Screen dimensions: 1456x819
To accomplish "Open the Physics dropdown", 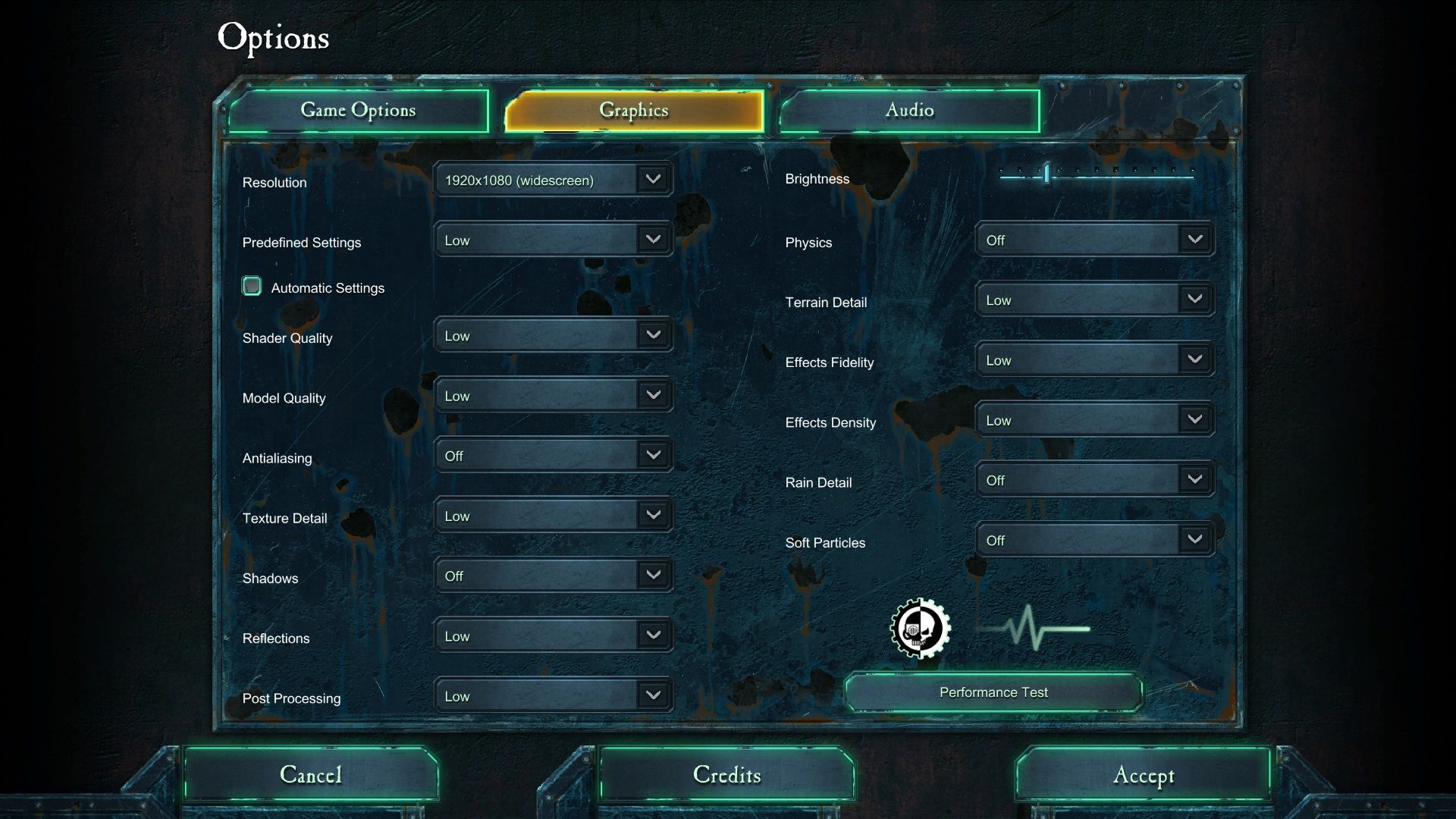I will tap(1094, 240).
